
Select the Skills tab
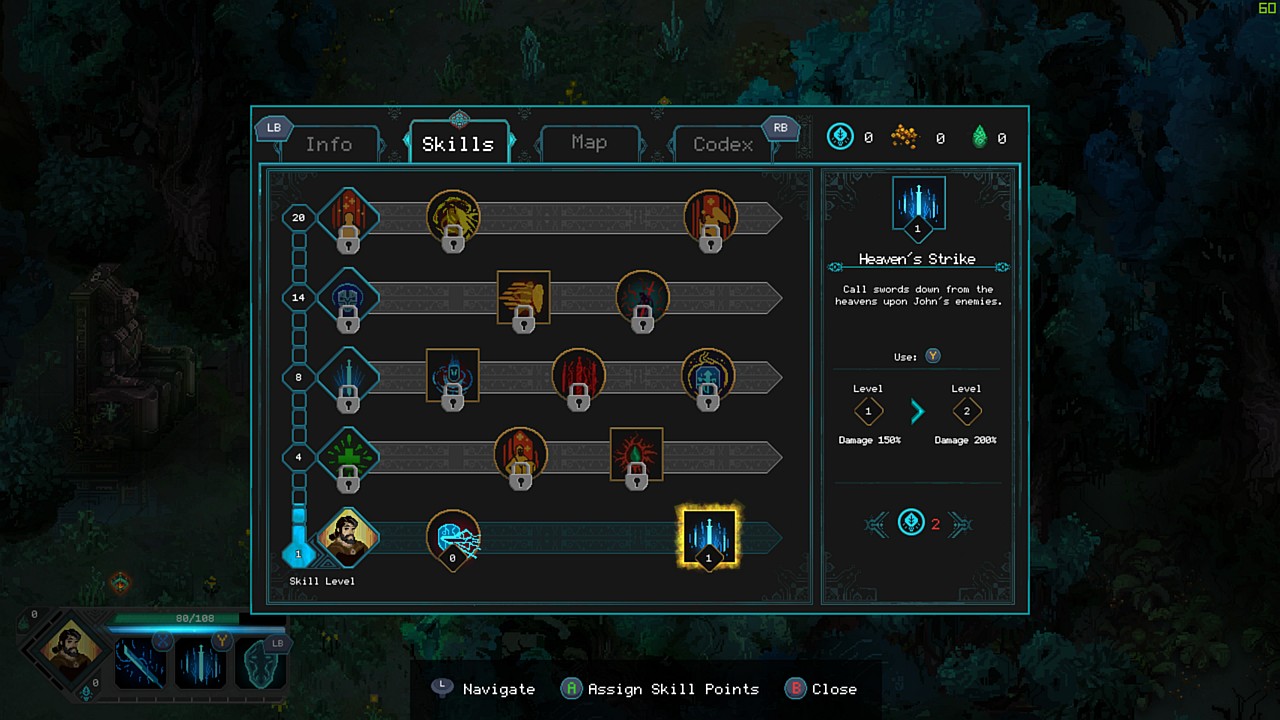[x=458, y=144]
